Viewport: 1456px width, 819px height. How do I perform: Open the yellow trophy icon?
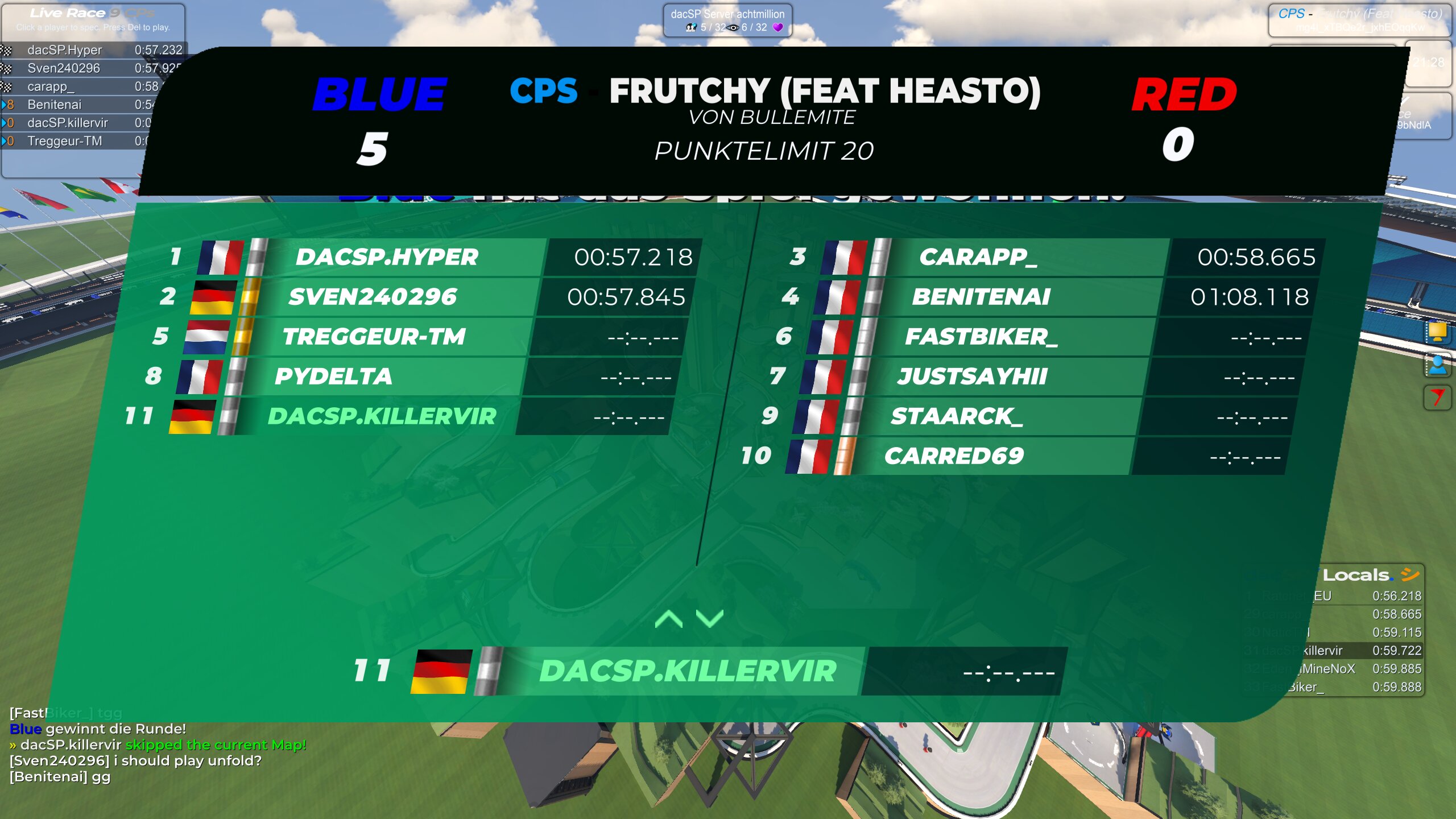(x=1437, y=332)
